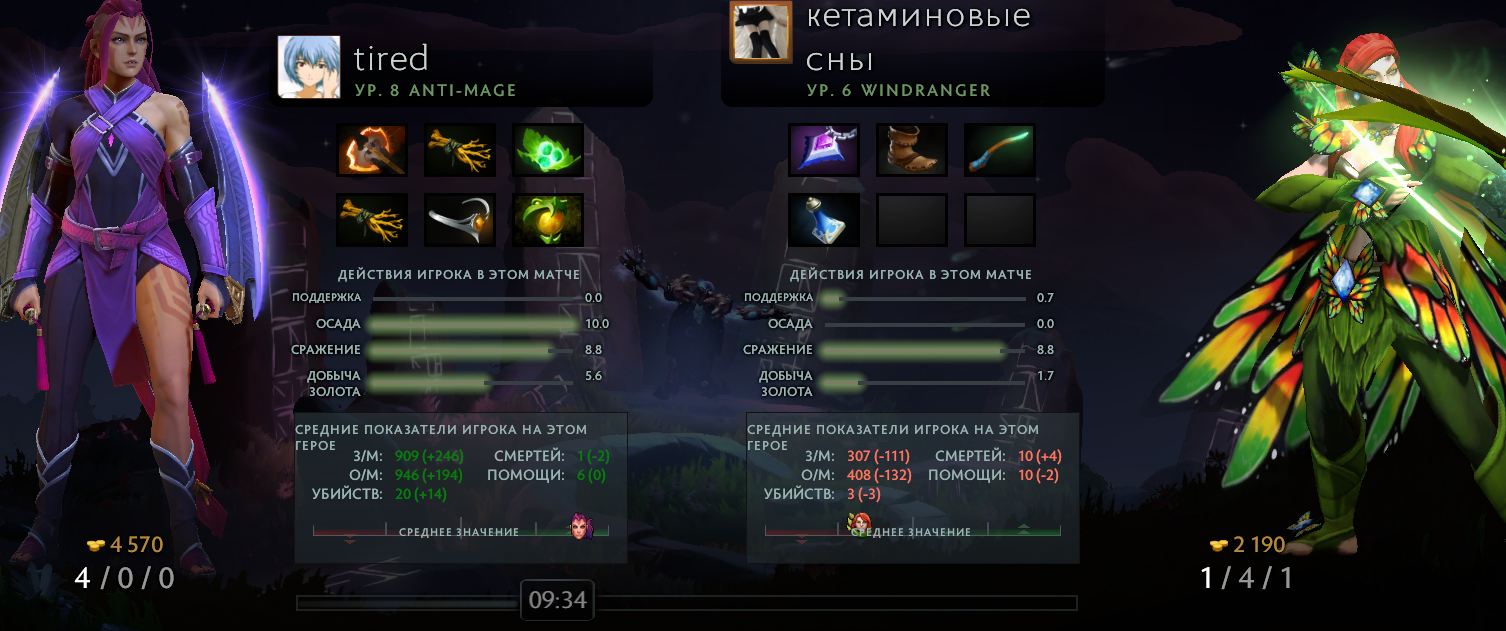
Task: Select the Boots of Speed slot
Action: [912, 150]
